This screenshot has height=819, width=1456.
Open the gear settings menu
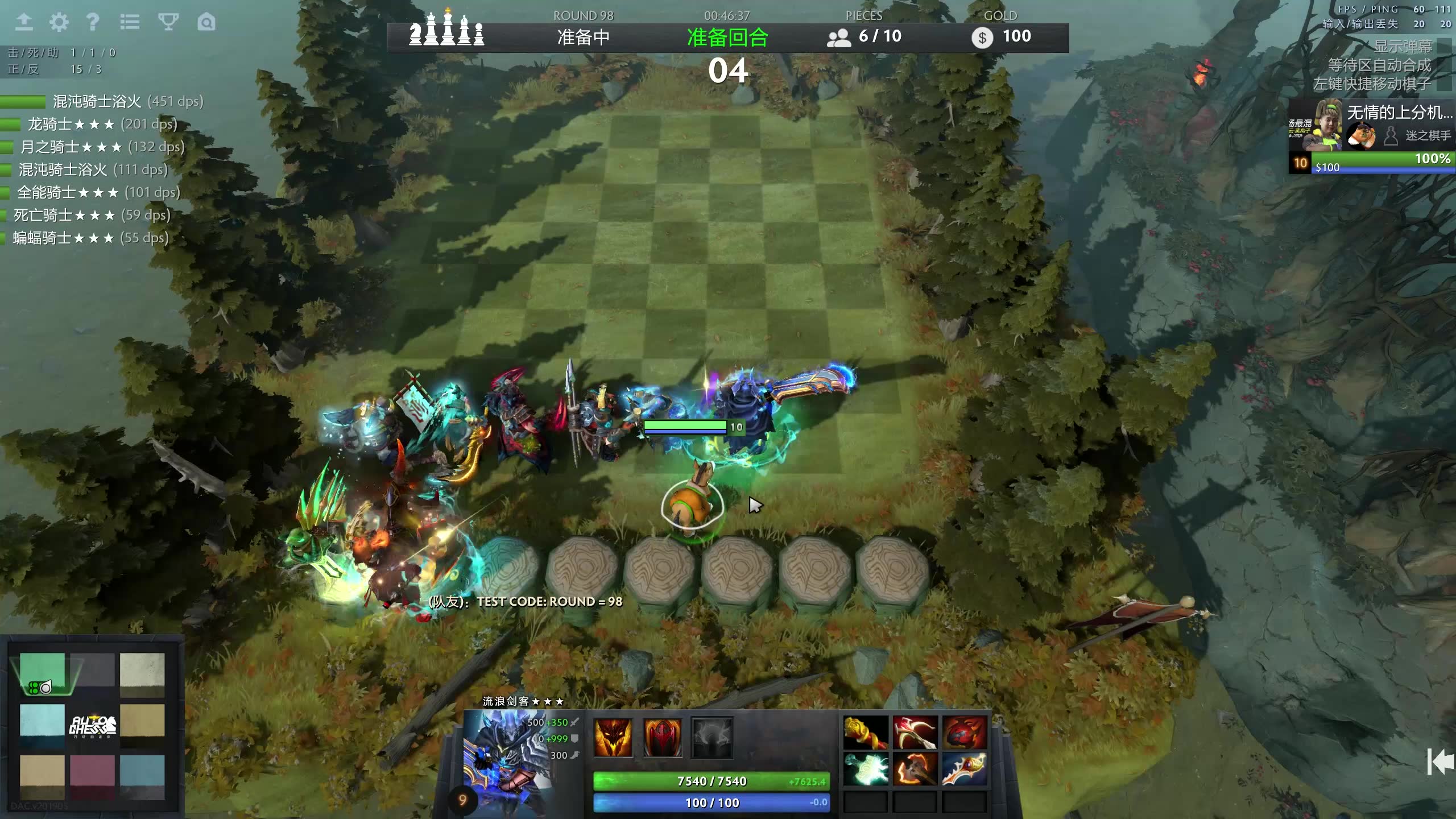tap(59, 22)
